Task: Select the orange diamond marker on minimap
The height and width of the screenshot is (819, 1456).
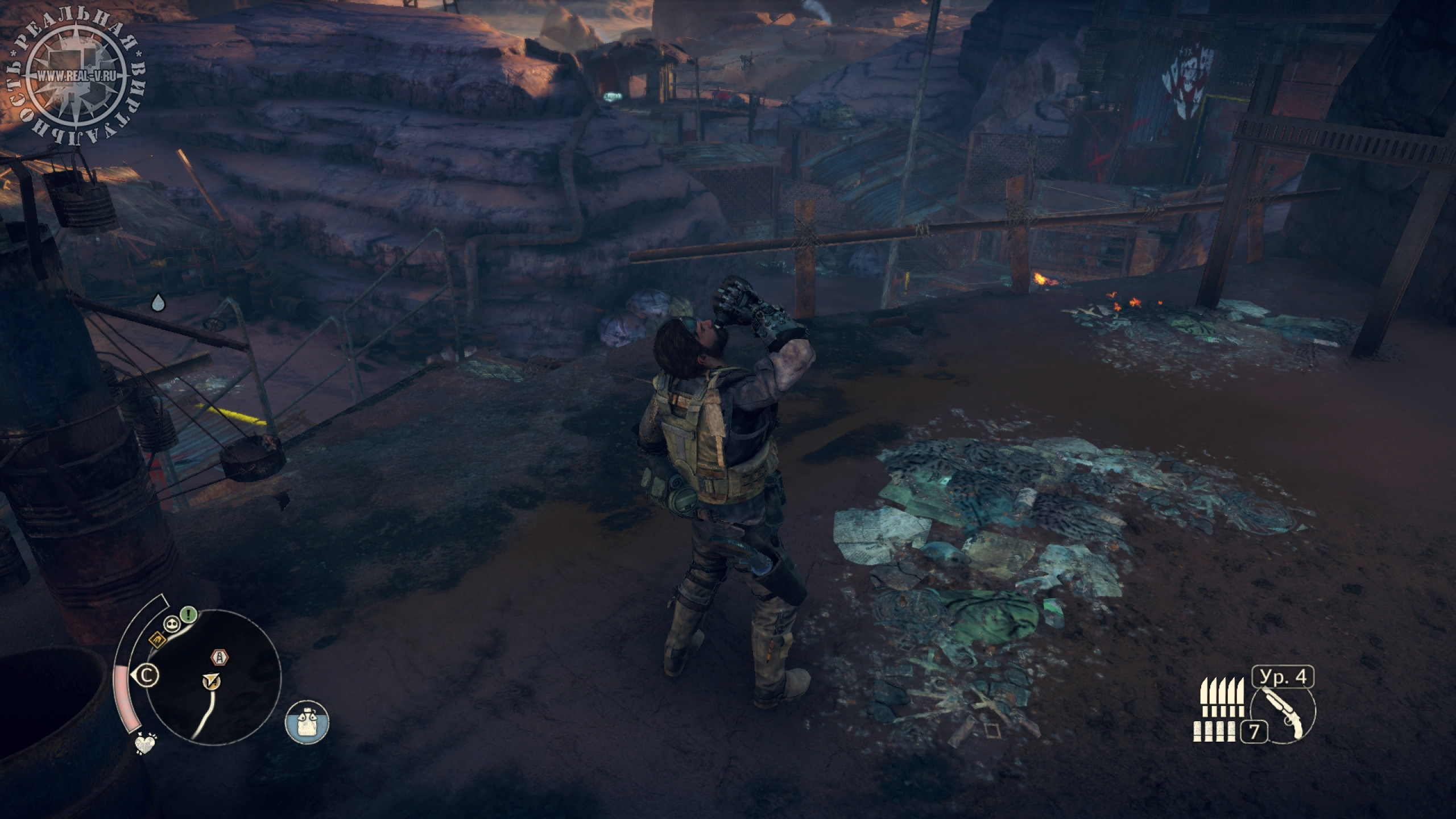Action: [x=157, y=642]
